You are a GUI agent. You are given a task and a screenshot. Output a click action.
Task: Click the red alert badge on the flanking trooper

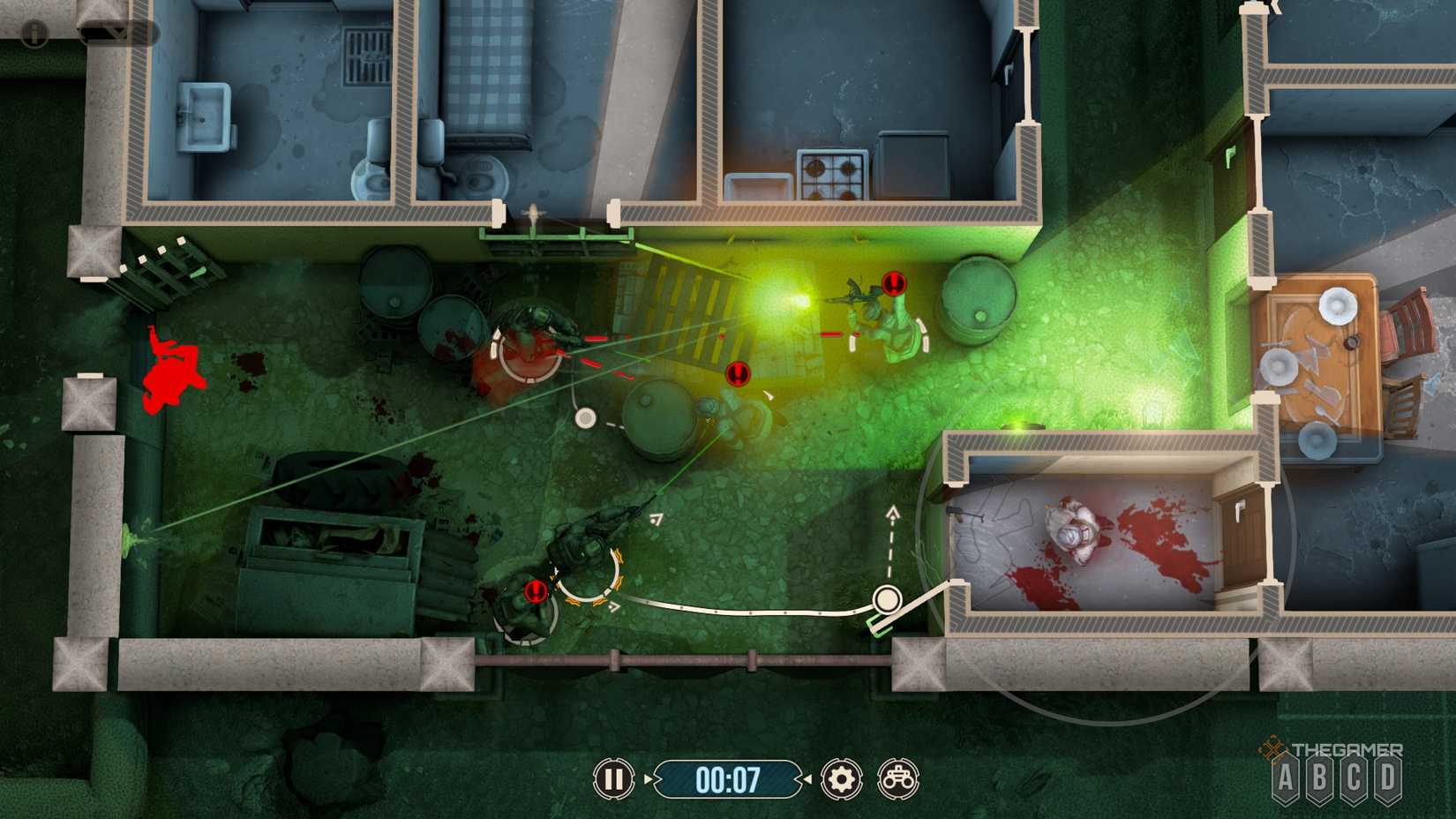coord(893,285)
